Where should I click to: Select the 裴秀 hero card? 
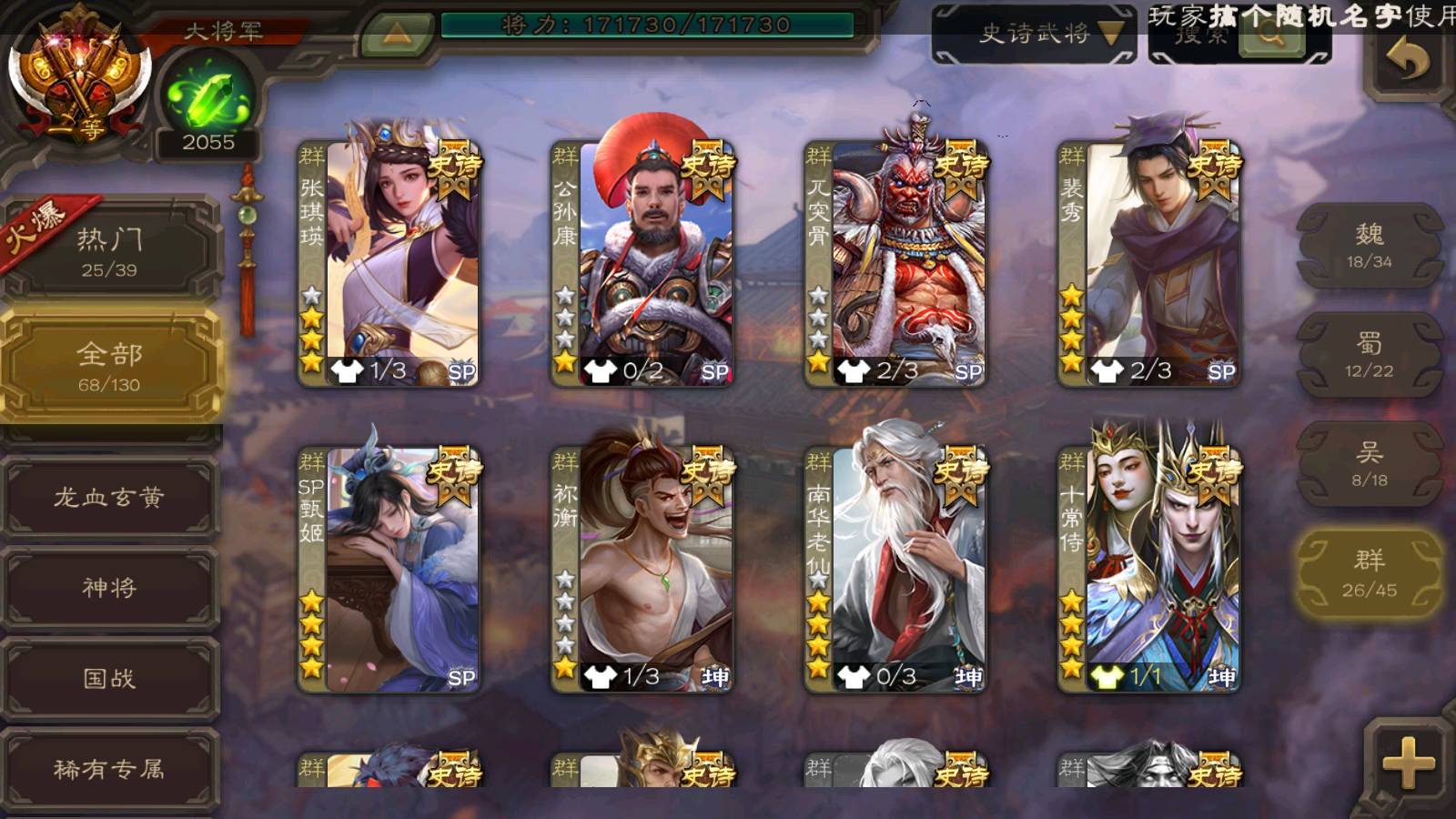(x=1148, y=262)
